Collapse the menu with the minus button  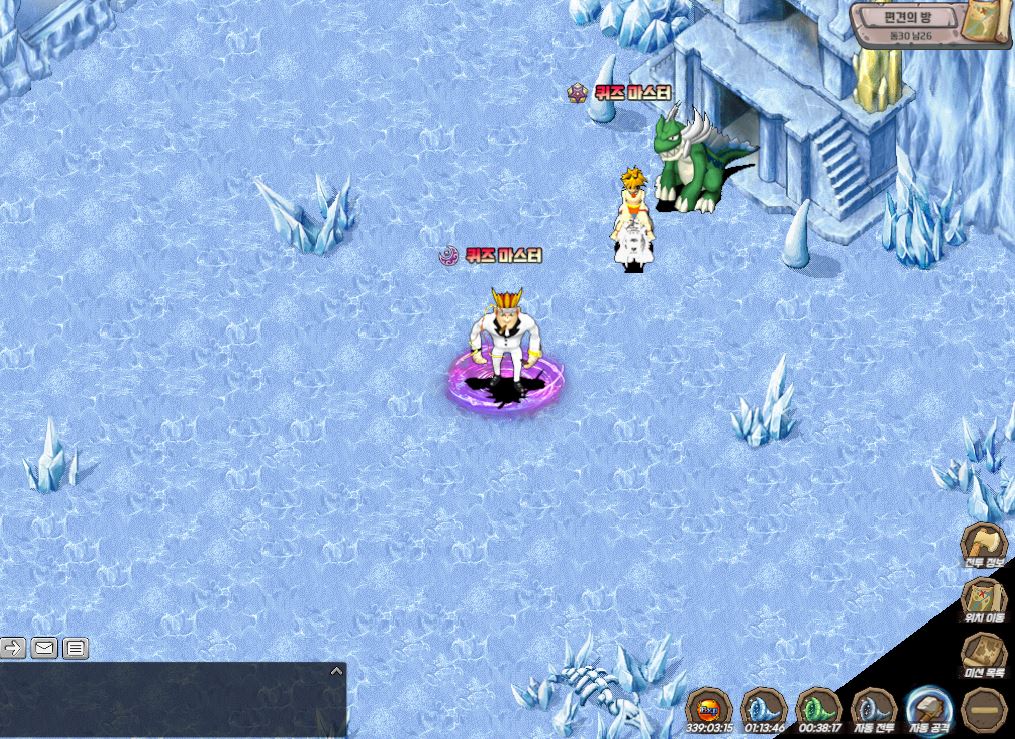click(983, 709)
